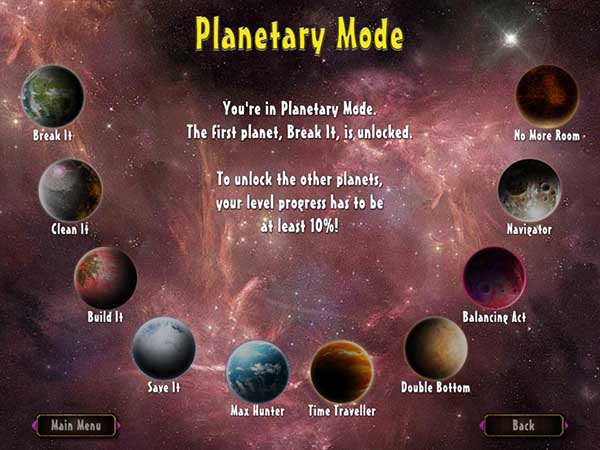Open the Double Bottom planet
This screenshot has height=450, width=600.
point(435,348)
